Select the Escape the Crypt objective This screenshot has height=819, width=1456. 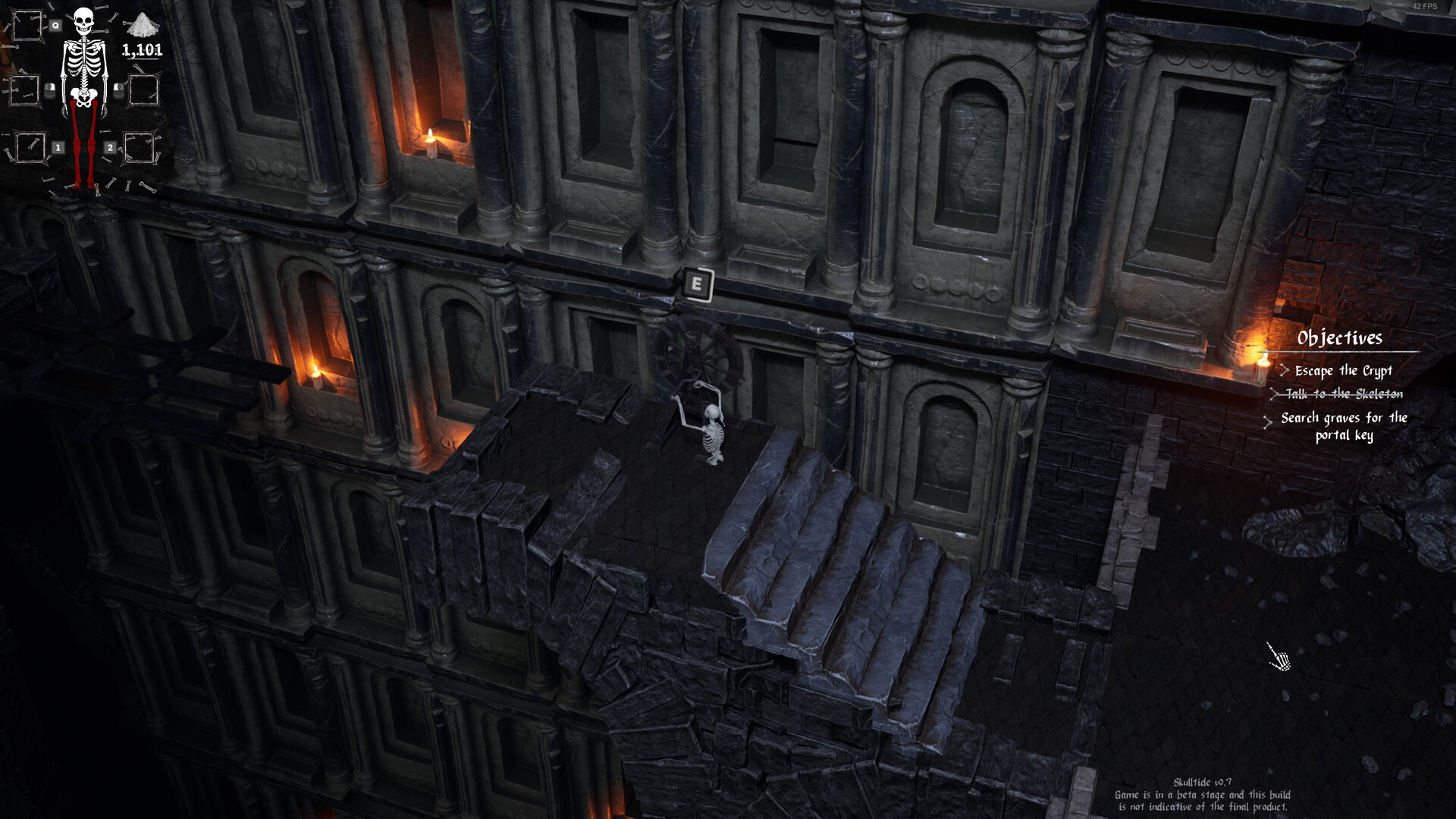1343,371
